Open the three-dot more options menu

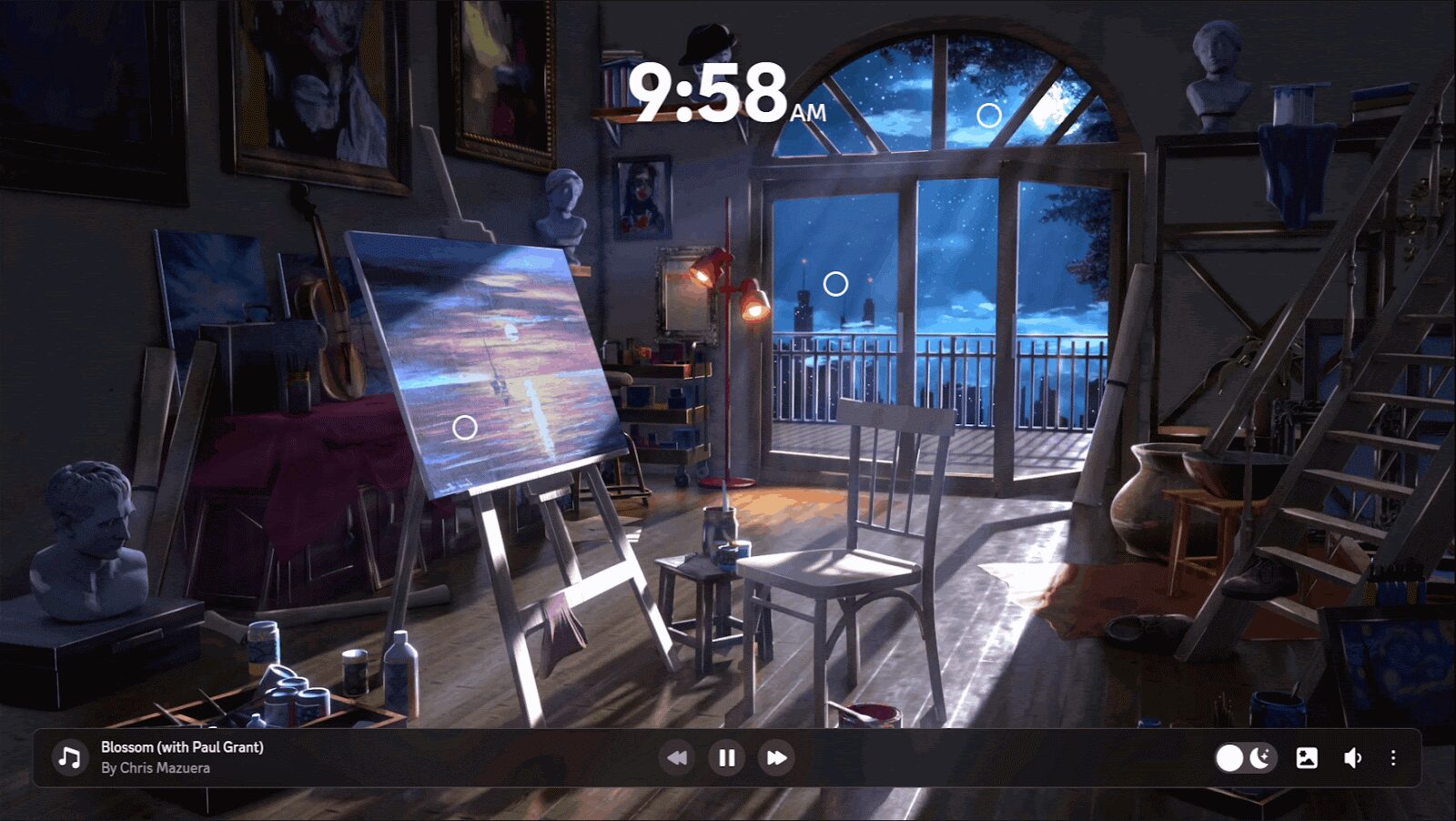point(1393,758)
